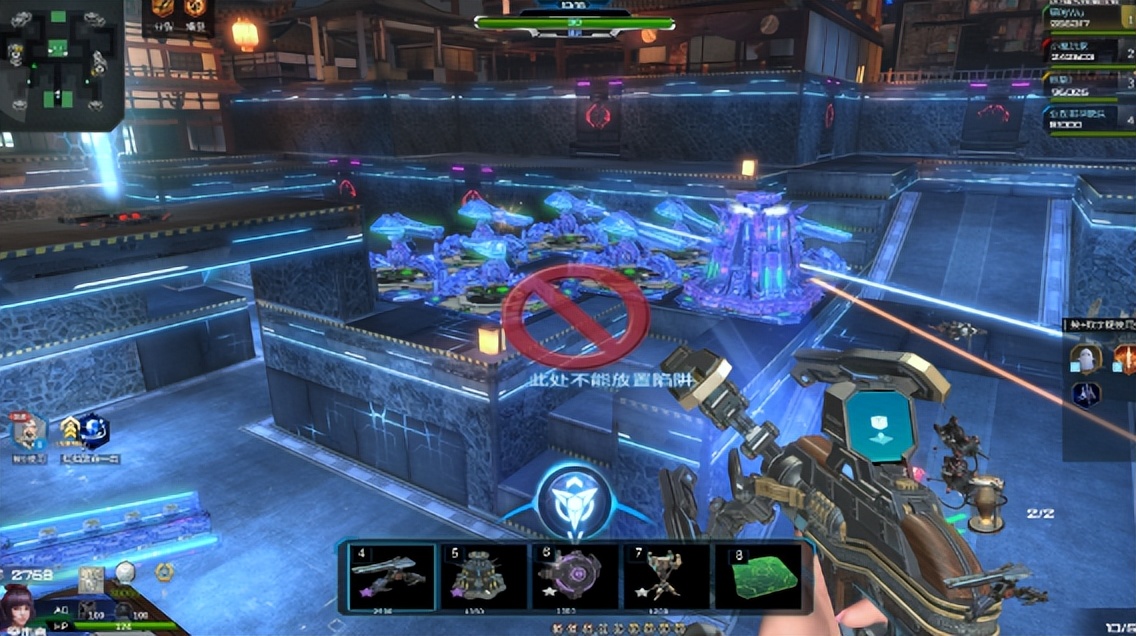This screenshot has width=1136, height=636.
Task: Activate the blue hexagon swirl skill icon
Action: coord(94,432)
